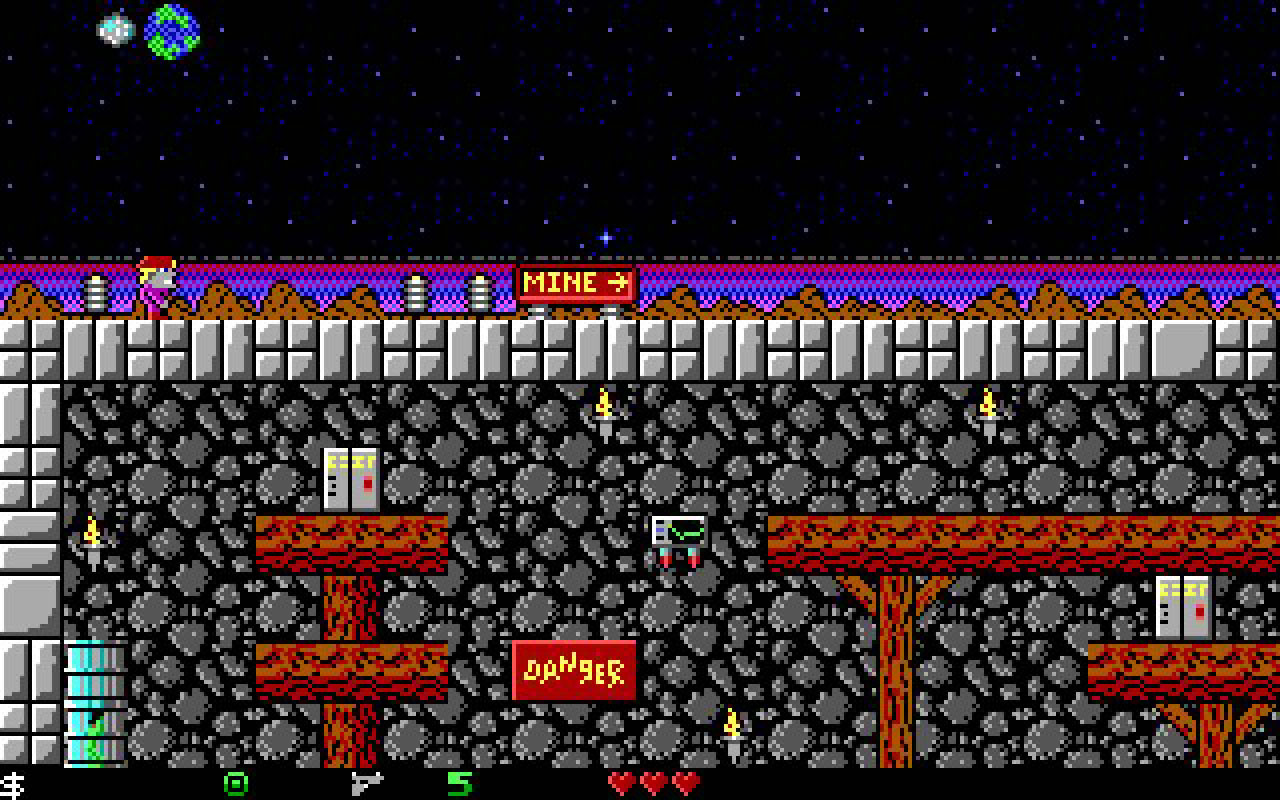Click the planet Earth in the sky

170,33
